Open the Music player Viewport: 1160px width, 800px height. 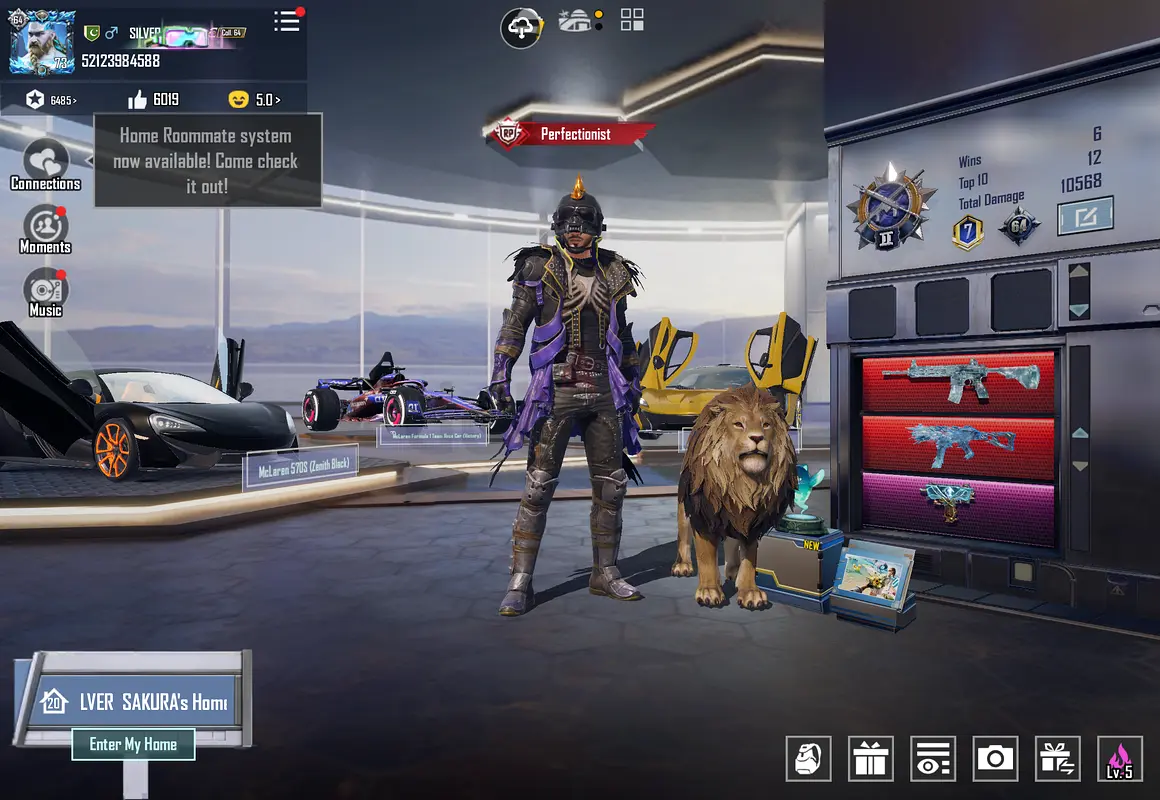[46, 292]
